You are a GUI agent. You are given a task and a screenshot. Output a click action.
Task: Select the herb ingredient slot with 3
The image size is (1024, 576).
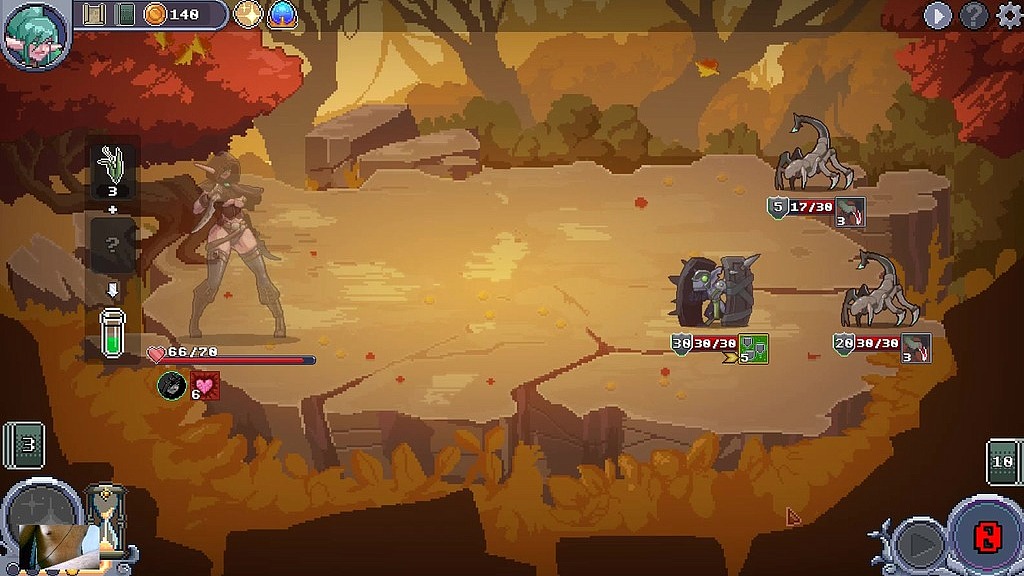(x=113, y=170)
